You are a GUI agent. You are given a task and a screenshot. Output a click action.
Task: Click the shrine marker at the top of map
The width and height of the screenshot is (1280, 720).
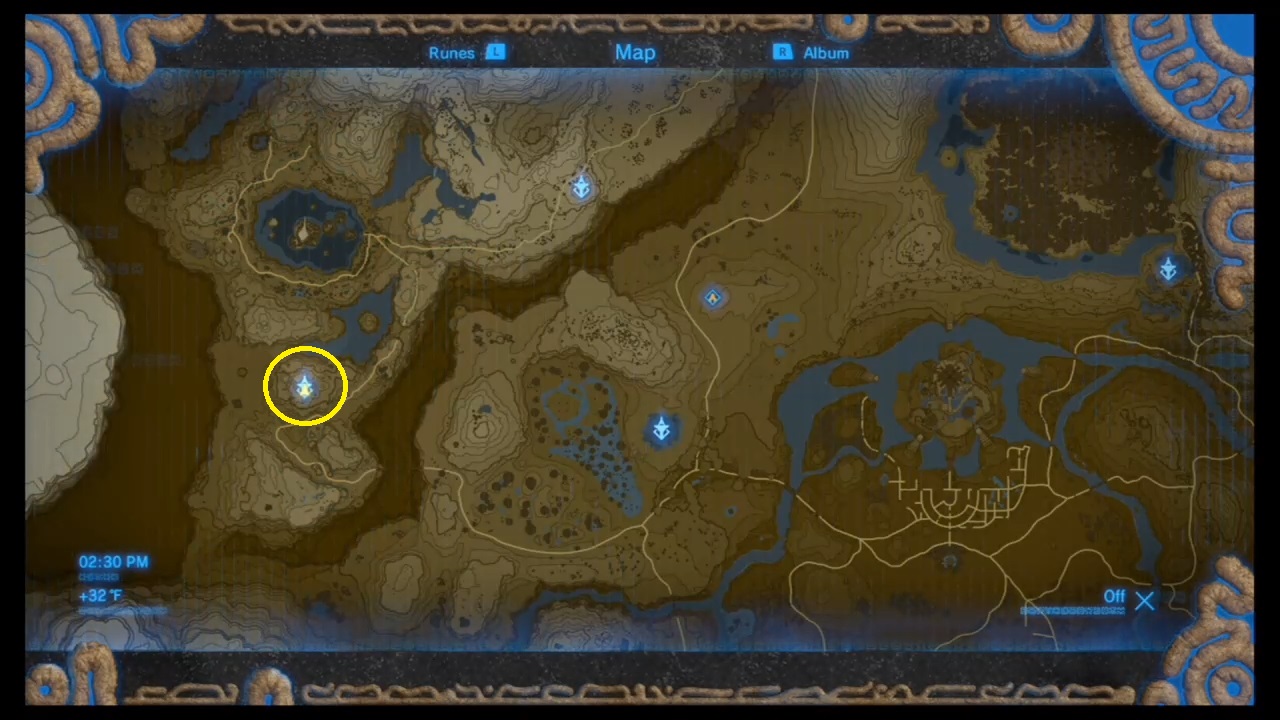pyautogui.click(x=581, y=187)
